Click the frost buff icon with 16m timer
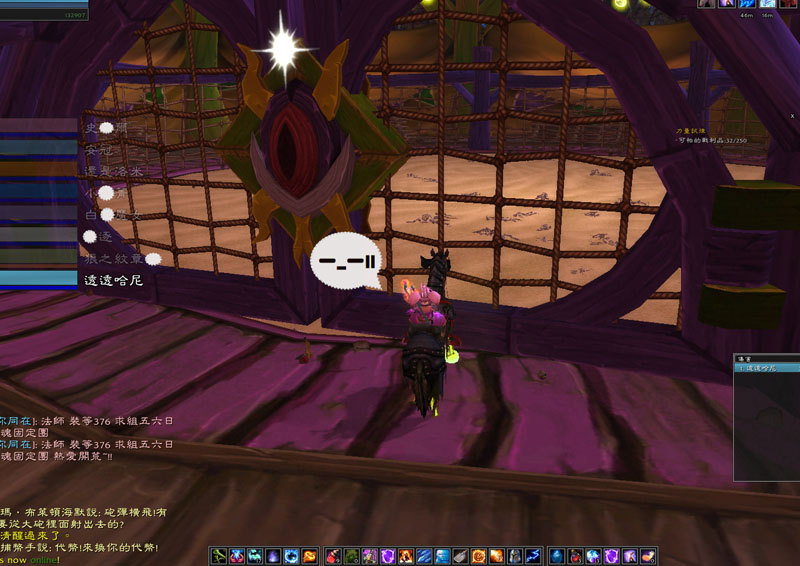800x566 pixels. 768,4
